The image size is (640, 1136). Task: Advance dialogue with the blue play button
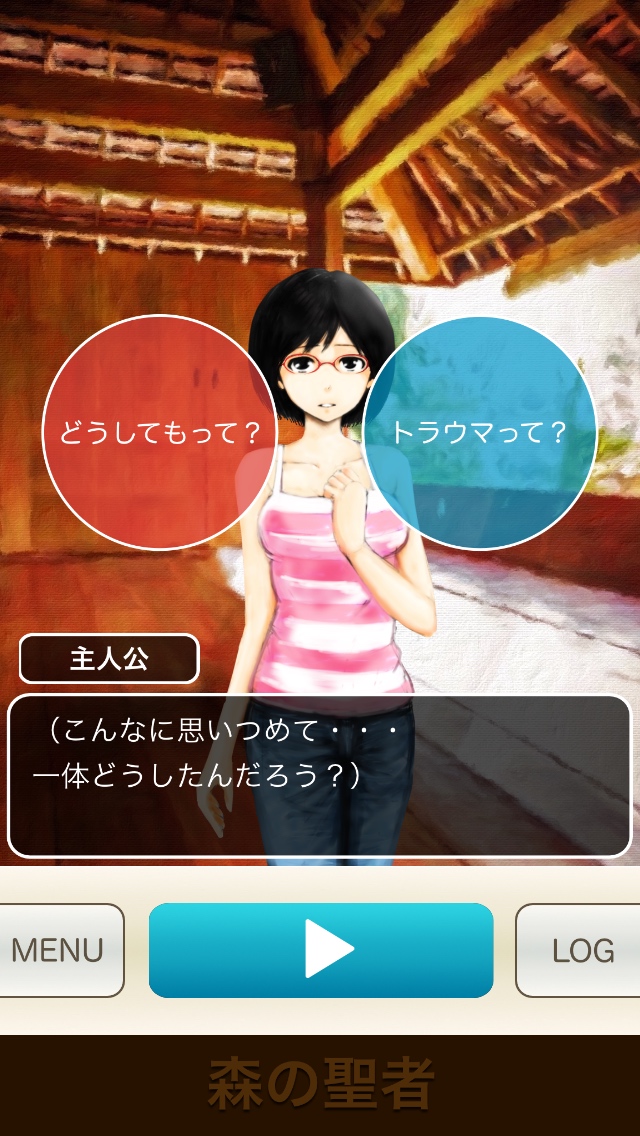click(321, 950)
